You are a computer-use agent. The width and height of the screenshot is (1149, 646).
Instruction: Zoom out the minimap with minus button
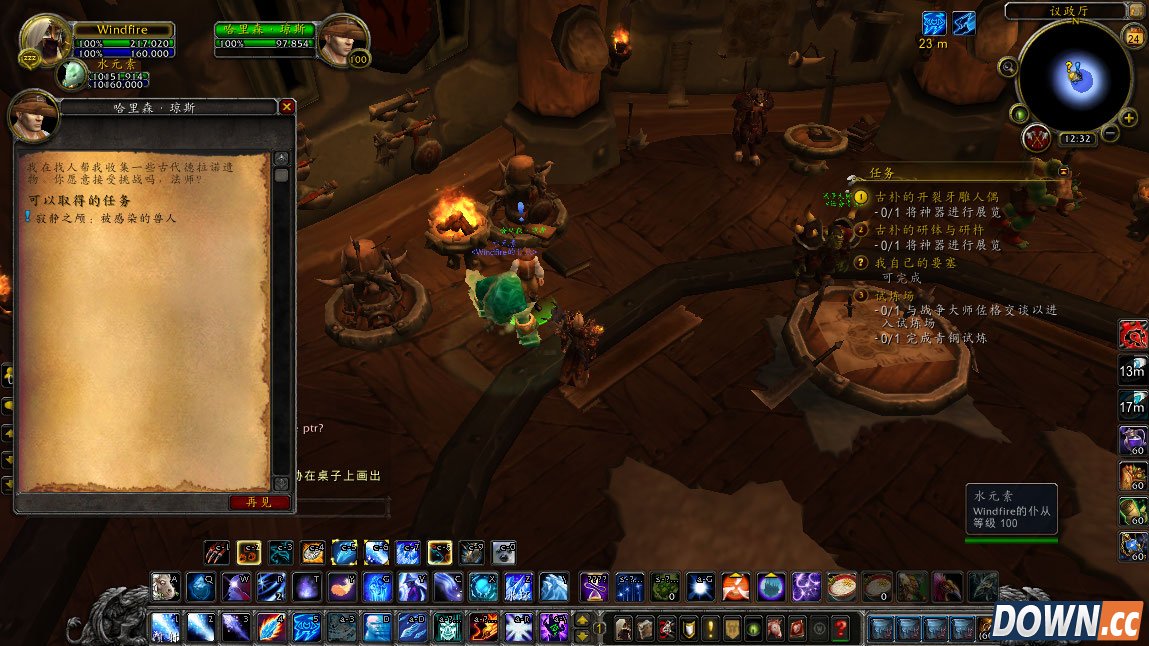tap(1110, 134)
